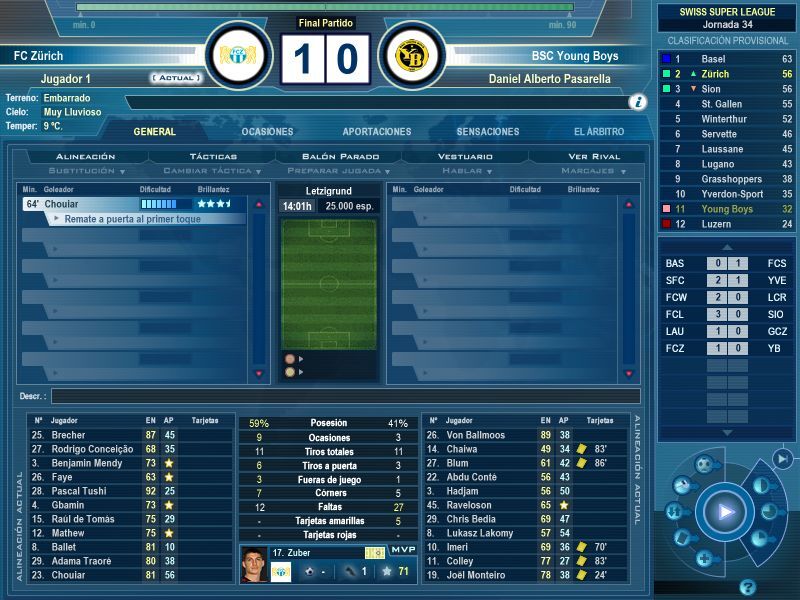Select the Sensaciones tab

tap(488, 132)
